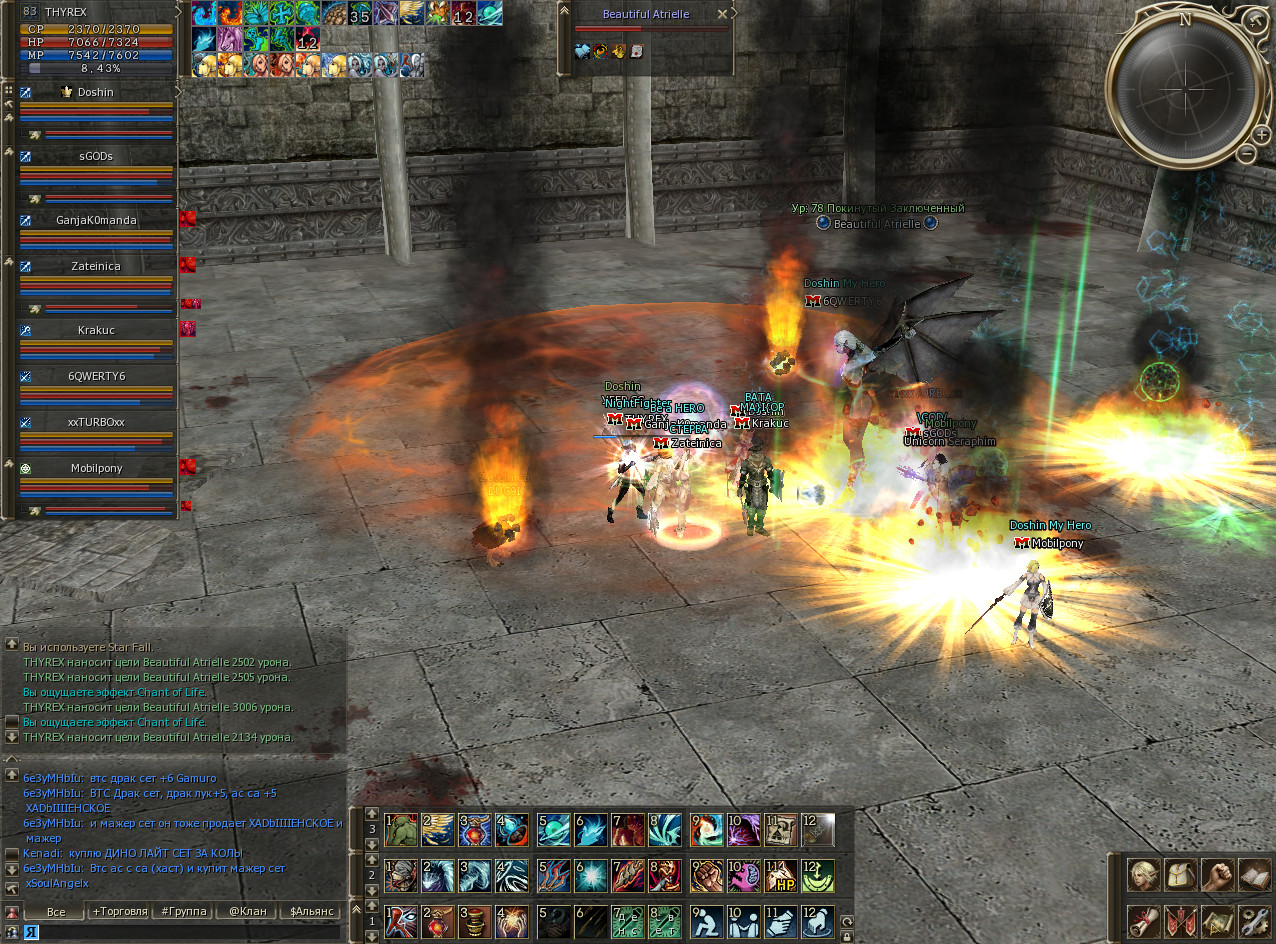
Task: Open the actions window (fist icon)
Action: click(x=1216, y=876)
